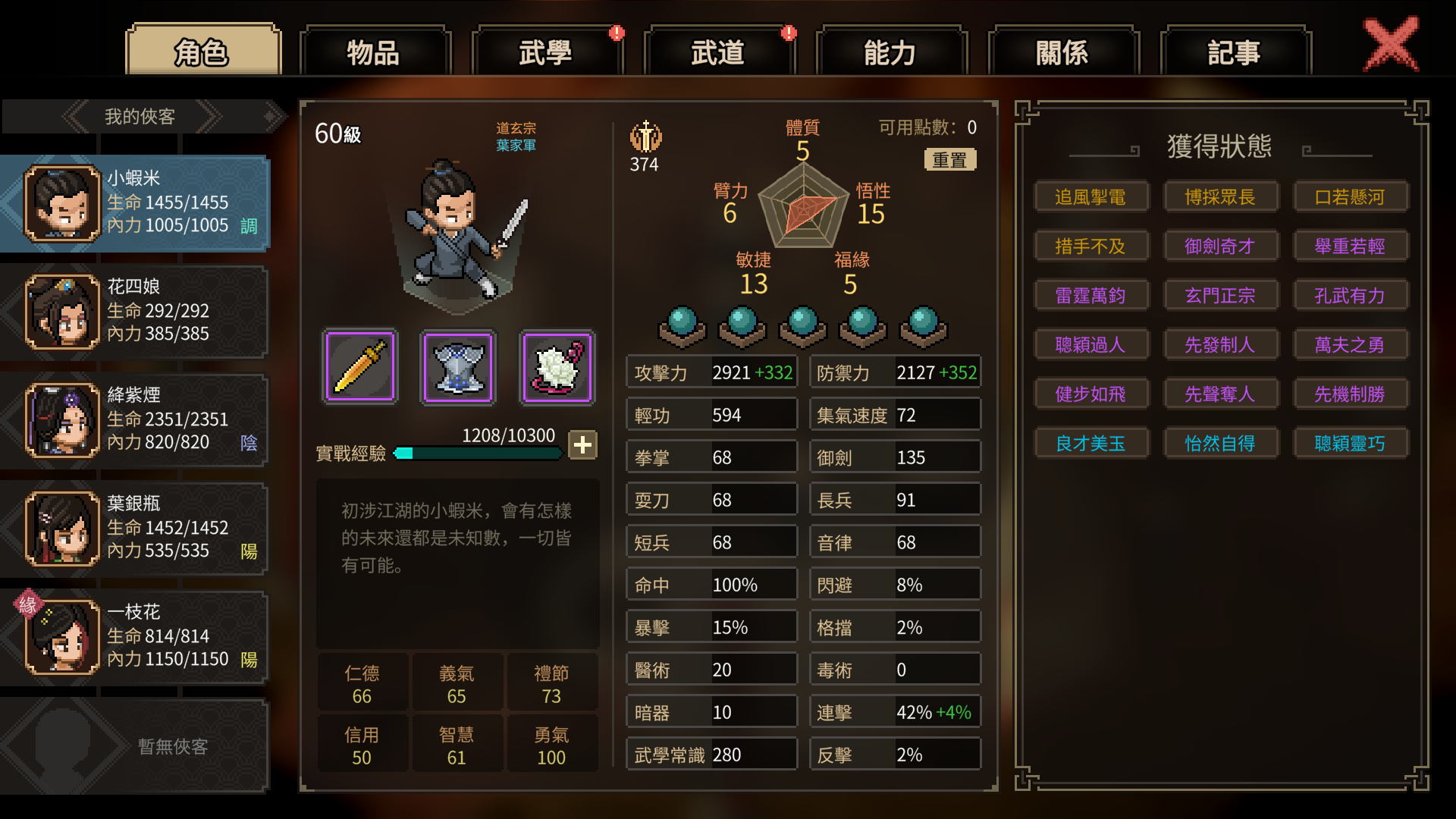Click the 追風掣電 status entry

(1090, 197)
